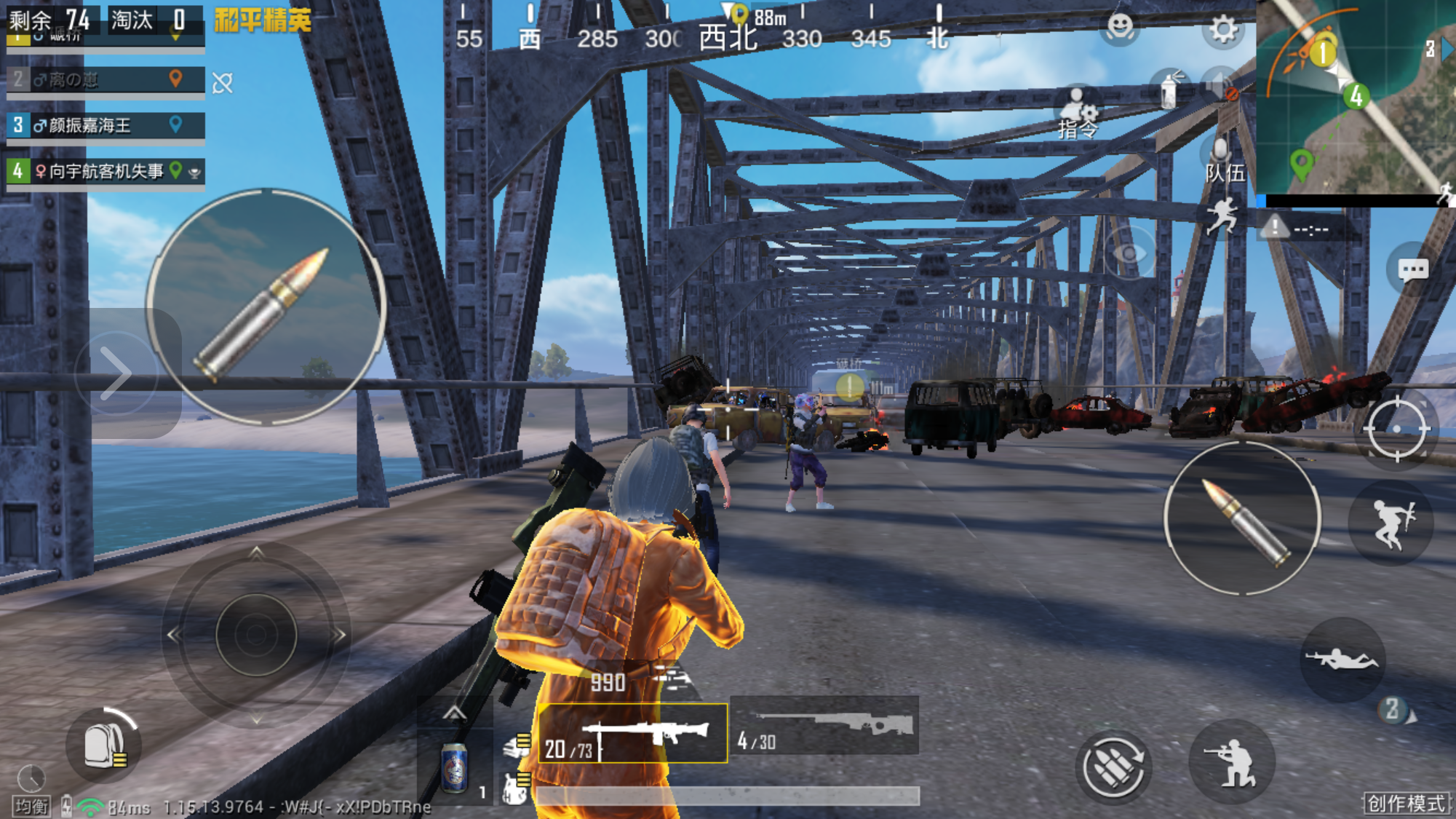Use the energy drink can item
The image size is (1456, 819).
click(x=455, y=768)
